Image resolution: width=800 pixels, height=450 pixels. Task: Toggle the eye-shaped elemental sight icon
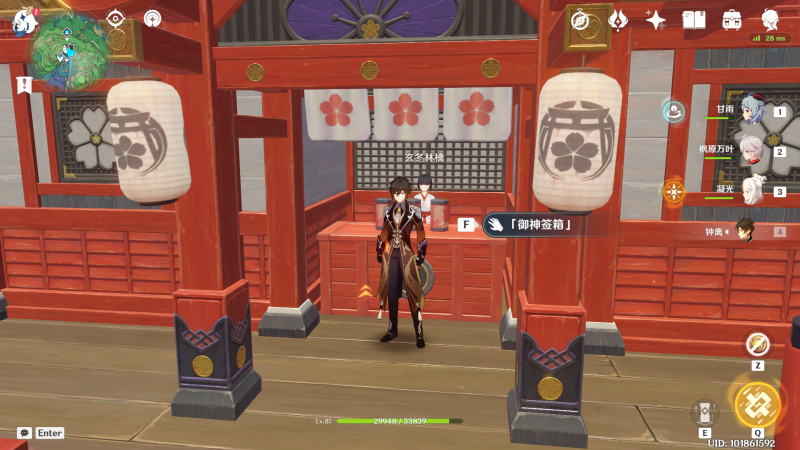116,18
